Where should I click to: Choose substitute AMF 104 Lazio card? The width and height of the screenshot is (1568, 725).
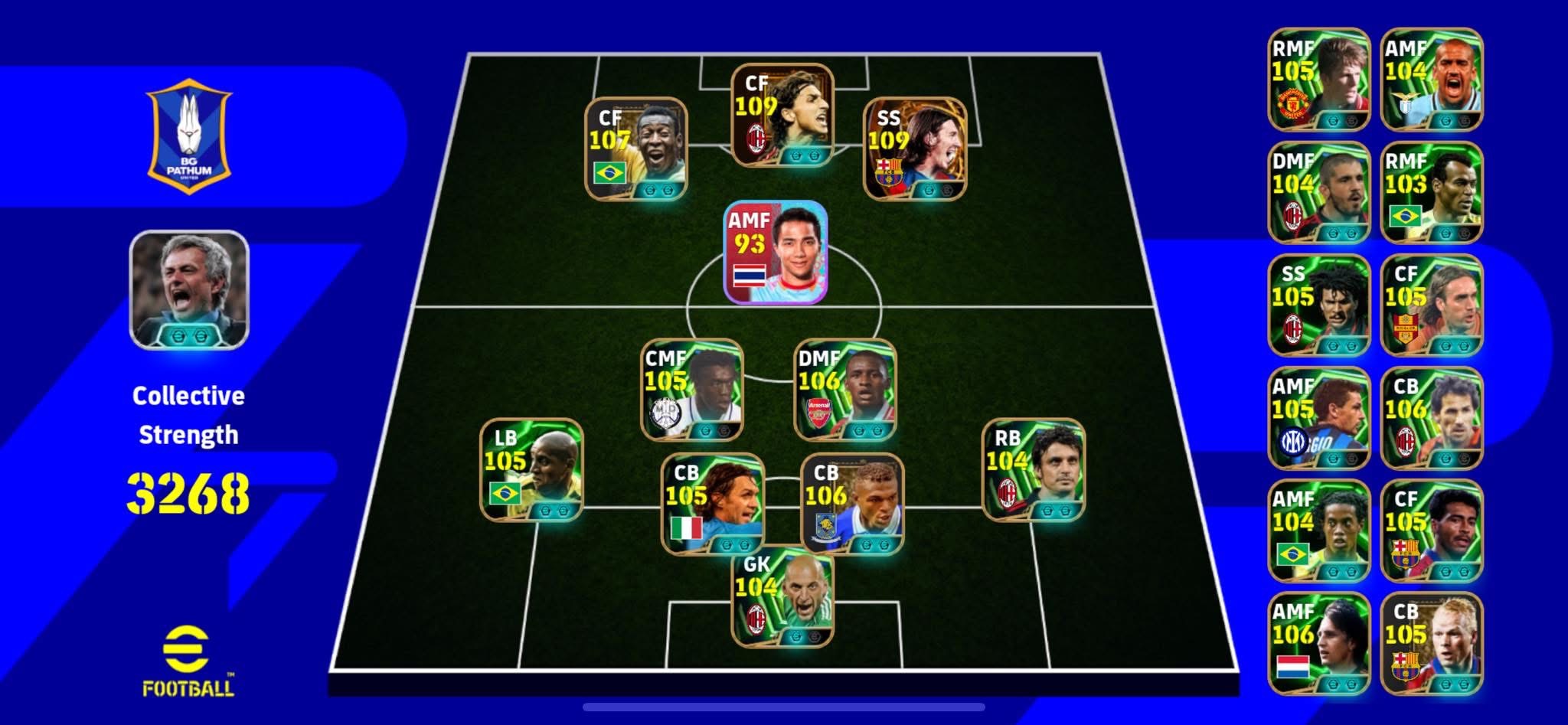(x=1431, y=80)
